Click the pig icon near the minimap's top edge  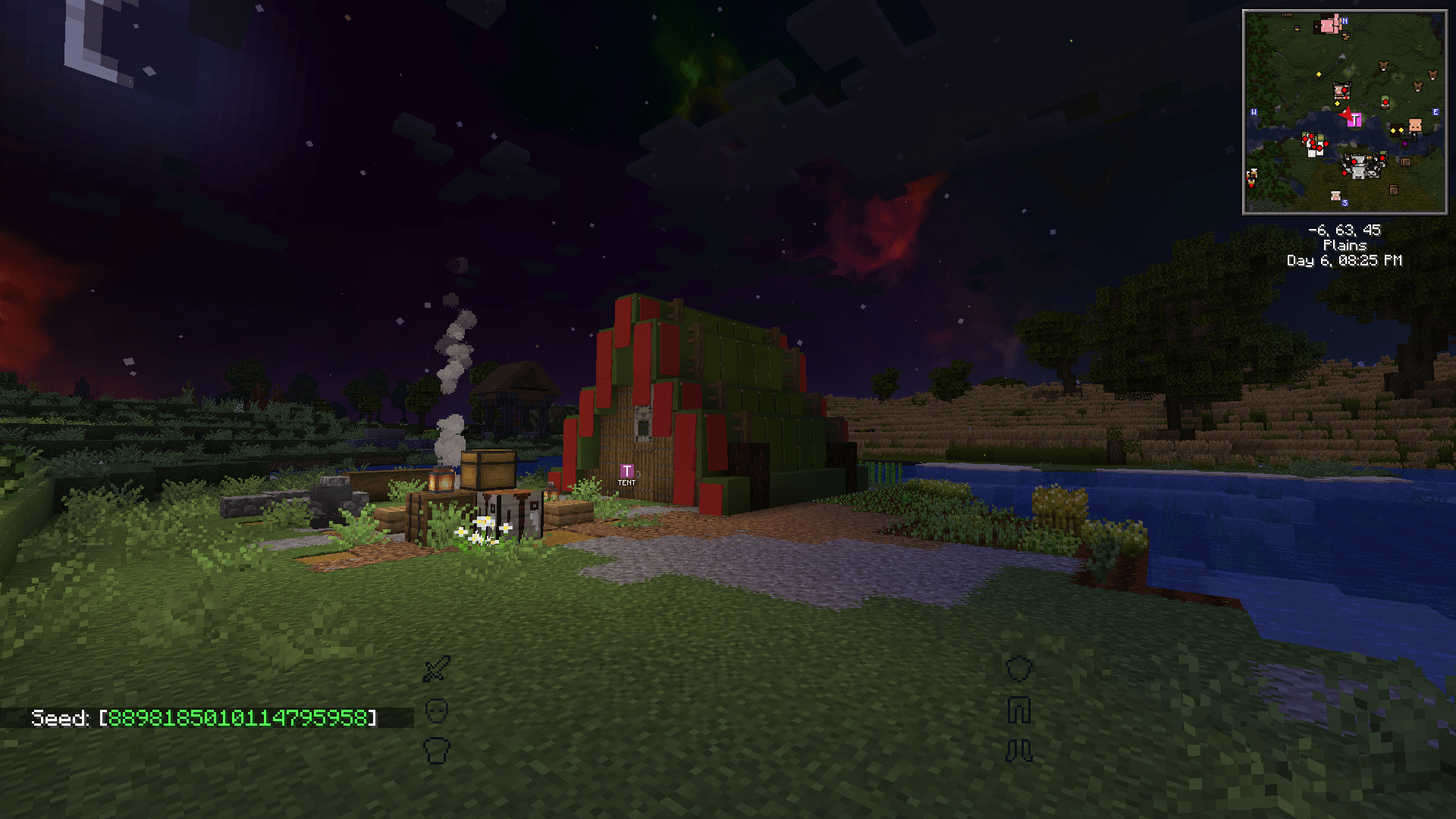[1327, 27]
